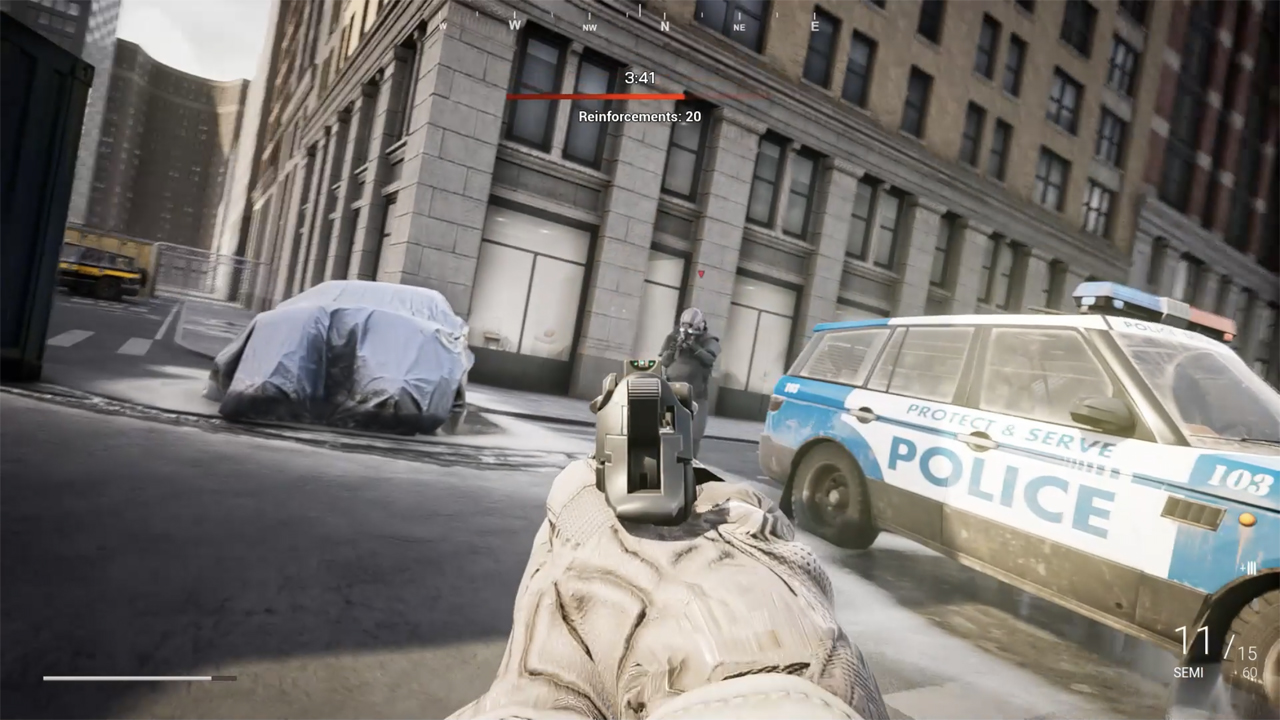The width and height of the screenshot is (1280, 720).
Task: Click the E compass heading marker
Action: point(813,25)
